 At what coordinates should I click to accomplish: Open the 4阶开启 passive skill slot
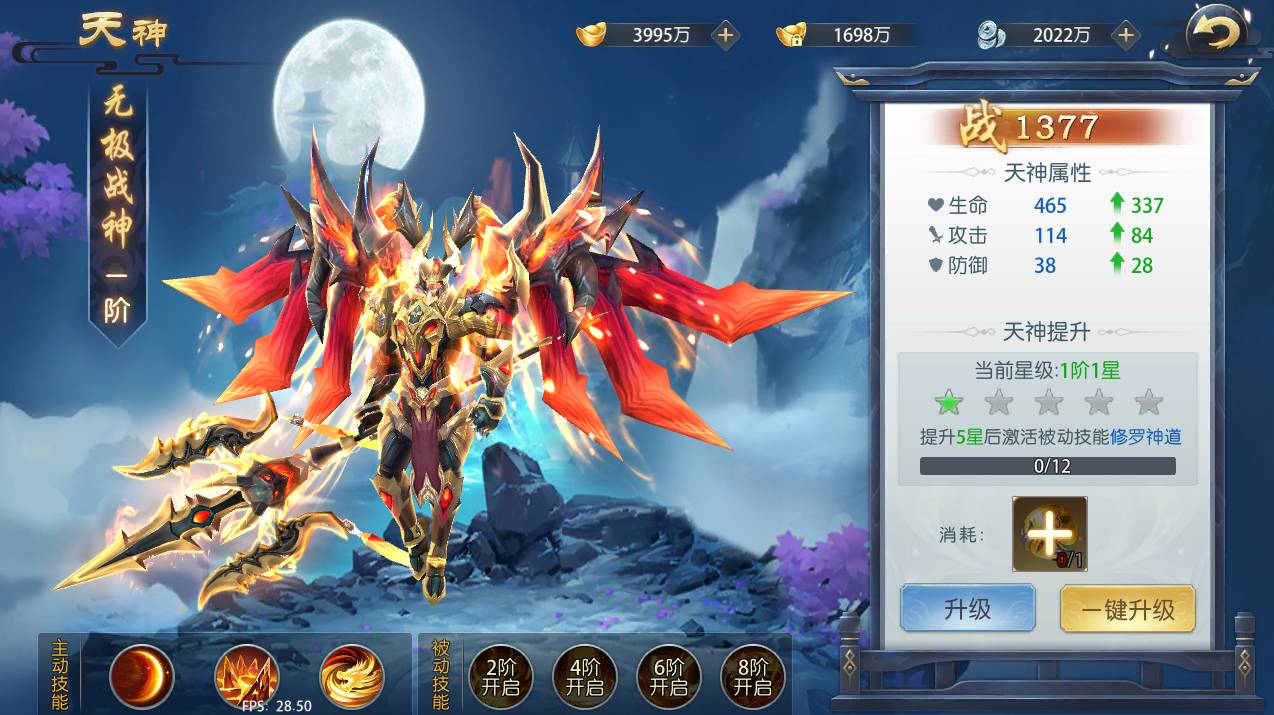584,677
